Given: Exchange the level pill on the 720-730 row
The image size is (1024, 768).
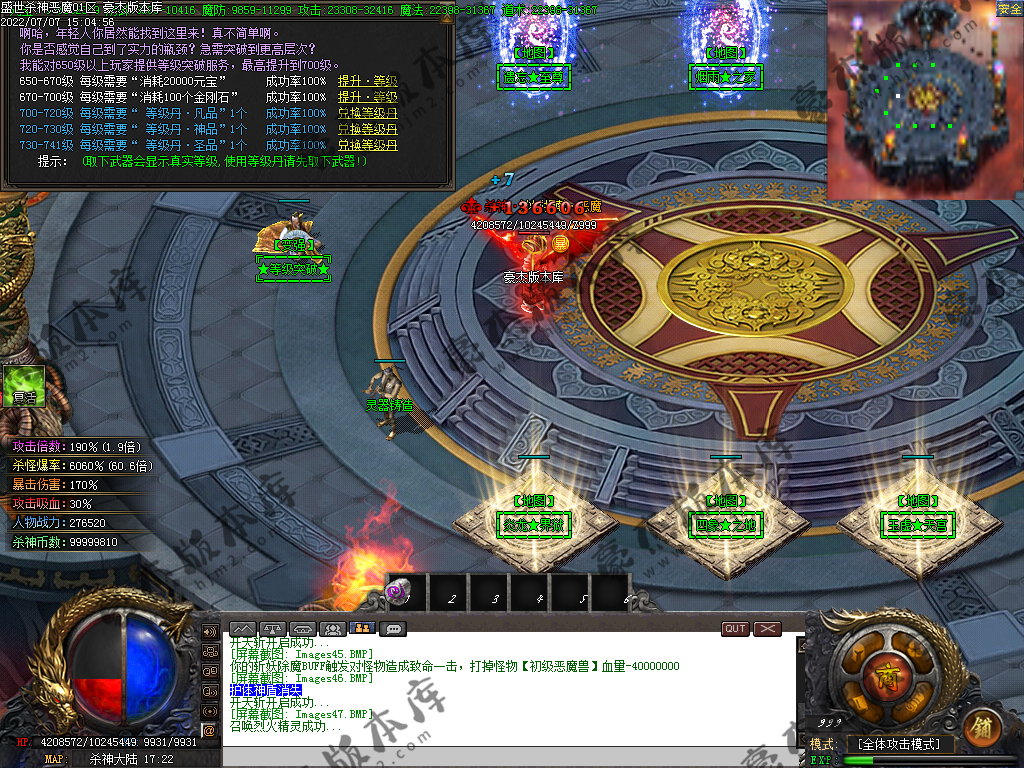Looking at the screenshot, I should pos(367,129).
